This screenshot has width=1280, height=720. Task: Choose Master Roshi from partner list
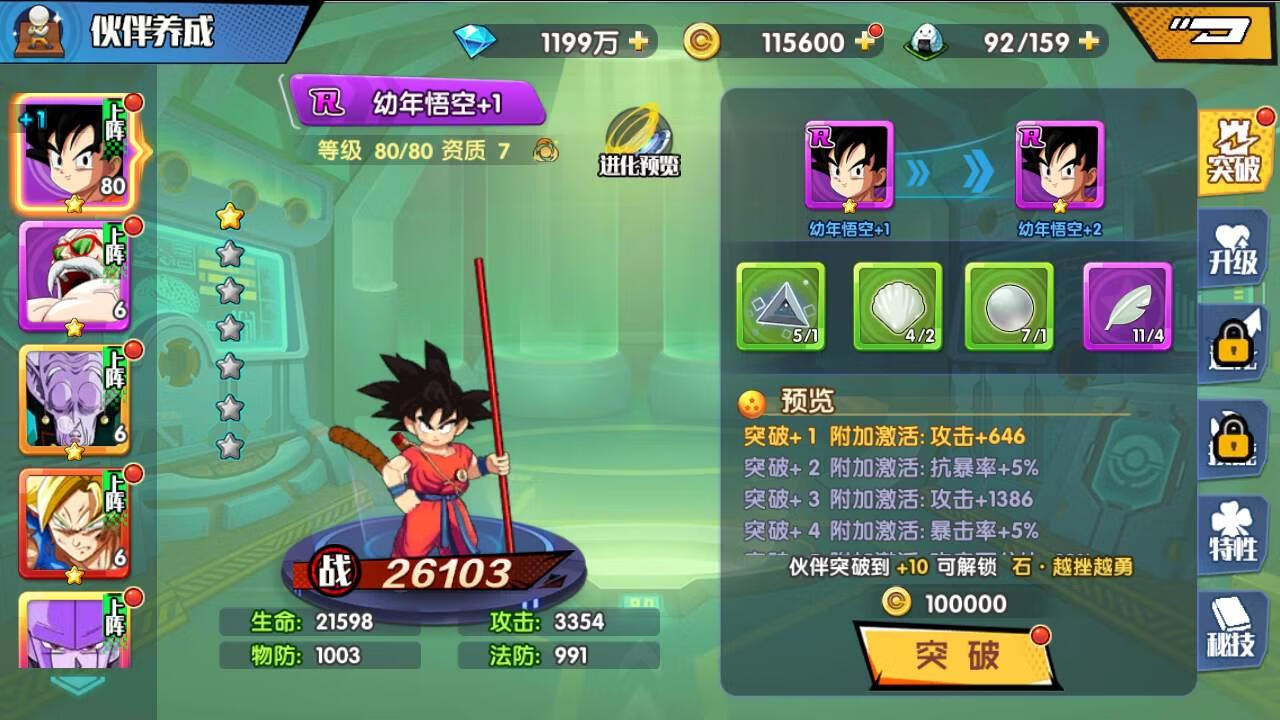[76, 277]
